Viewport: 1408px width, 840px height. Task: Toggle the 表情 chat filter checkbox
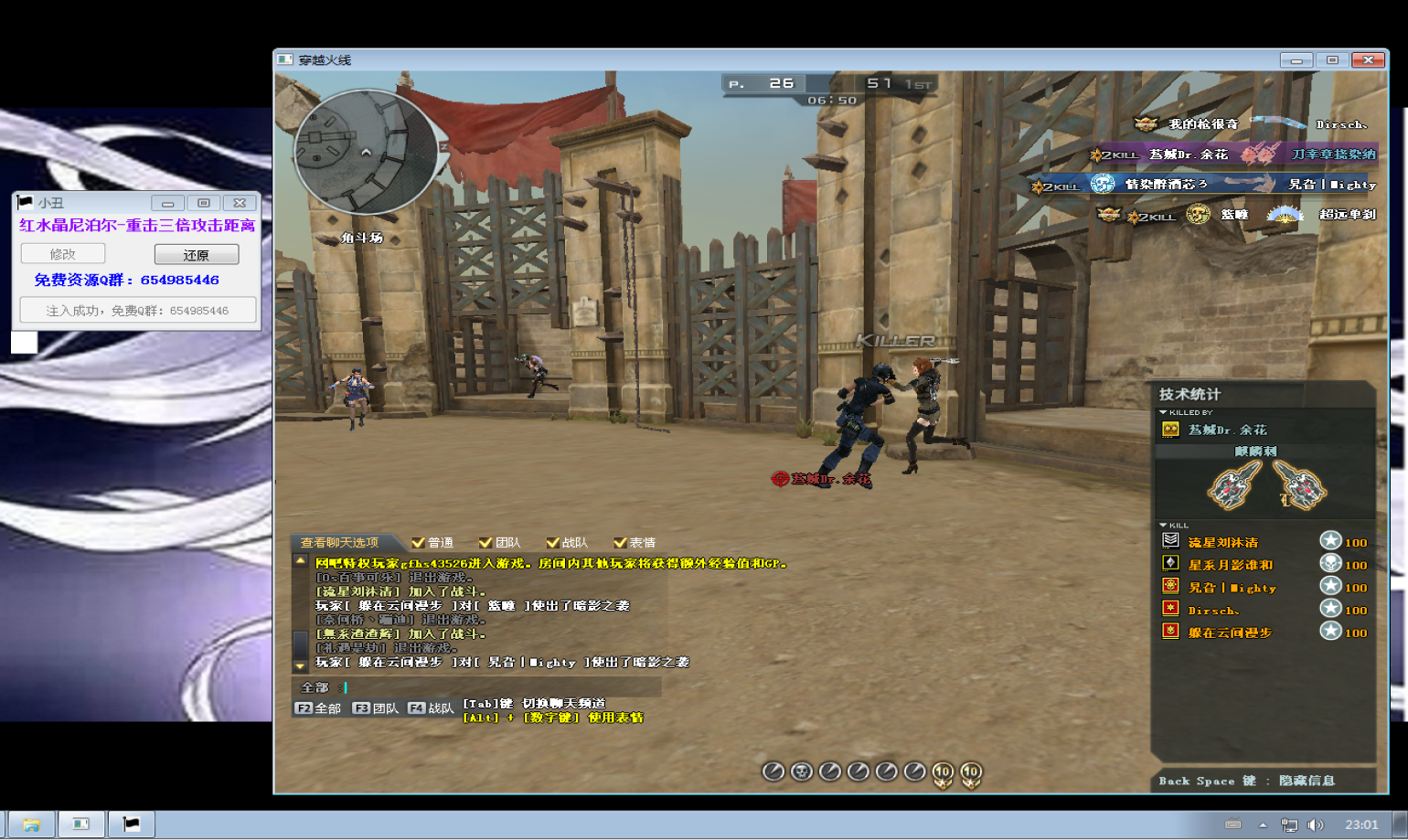point(620,542)
